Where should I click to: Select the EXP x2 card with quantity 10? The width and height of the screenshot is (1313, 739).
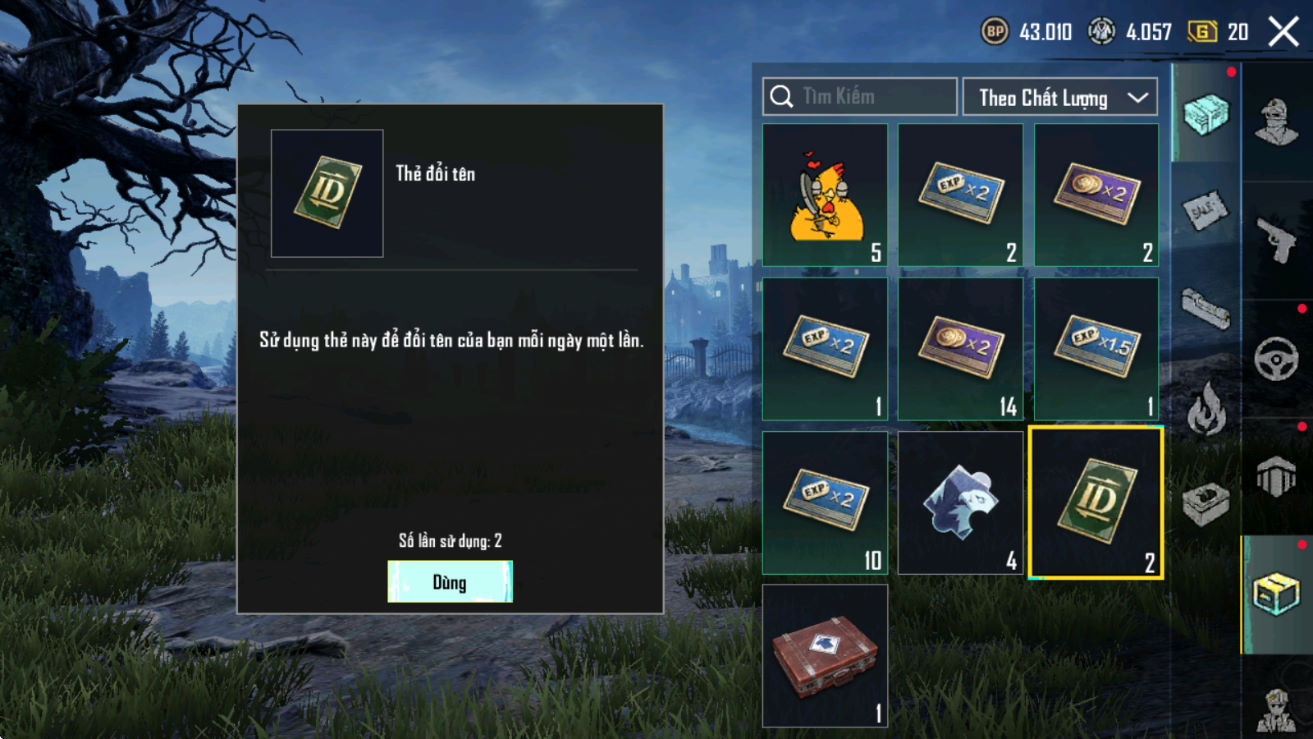coord(825,503)
